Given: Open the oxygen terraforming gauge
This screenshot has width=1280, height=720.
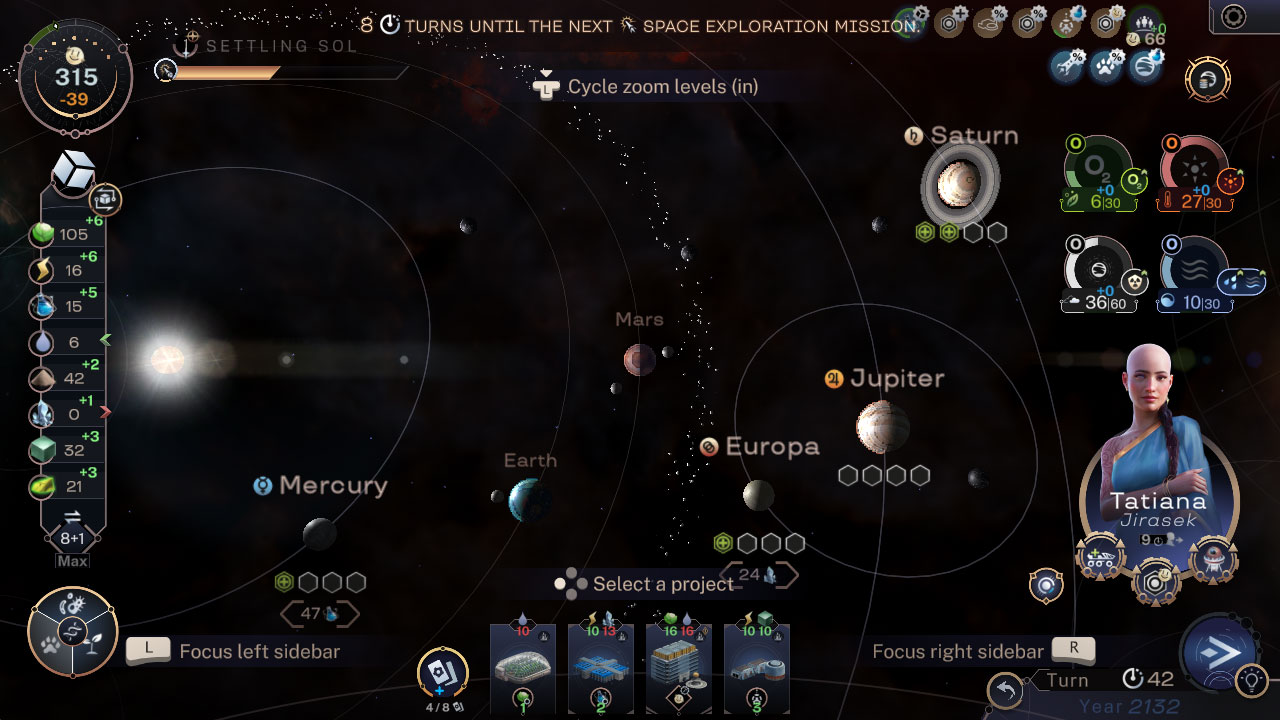Looking at the screenshot, I should (x=1098, y=172).
